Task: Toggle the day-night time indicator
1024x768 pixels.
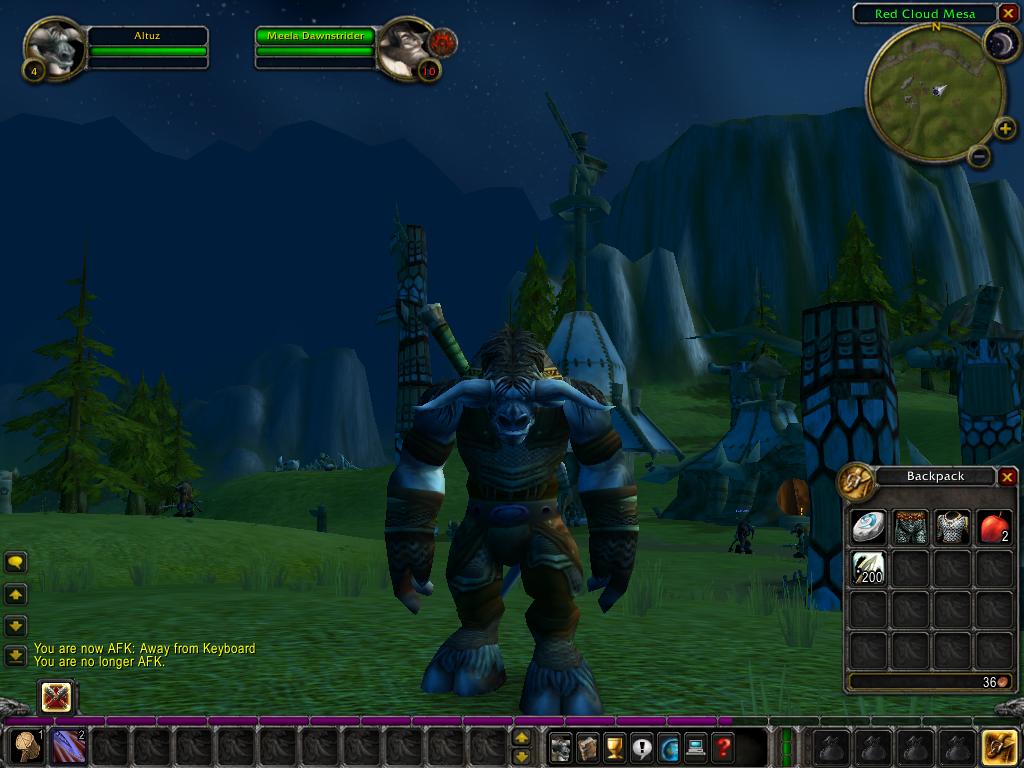Action: pos(999,42)
